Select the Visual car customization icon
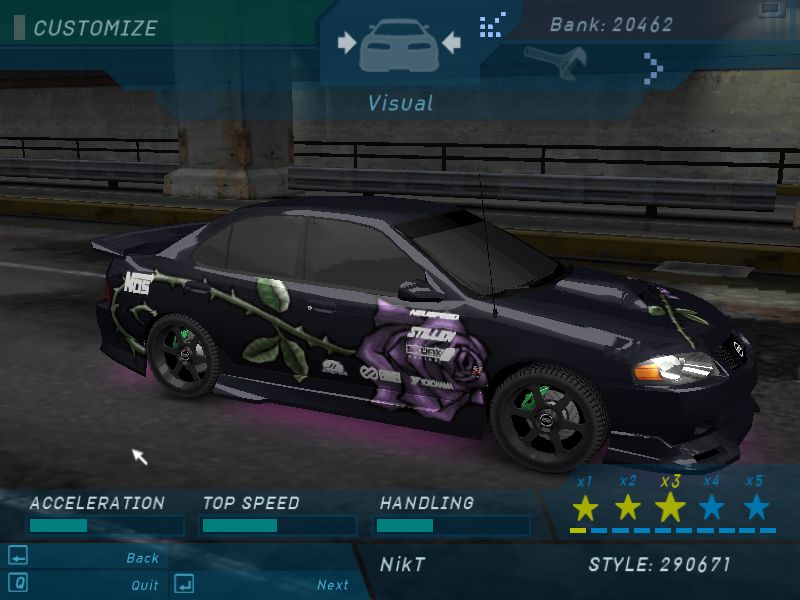The image size is (800, 600). (x=399, y=44)
